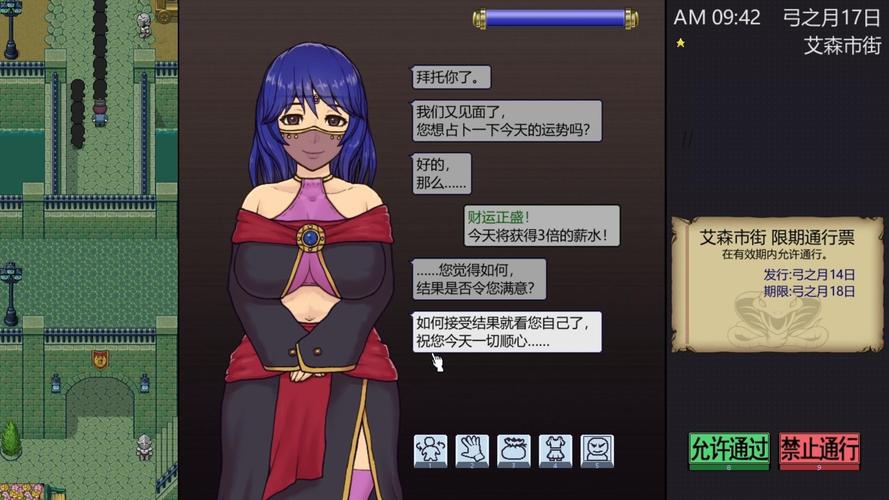This screenshot has height=500, width=889.
Task: Inspect the 艾森市街 limited-time pass ticket
Action: [x=777, y=282]
